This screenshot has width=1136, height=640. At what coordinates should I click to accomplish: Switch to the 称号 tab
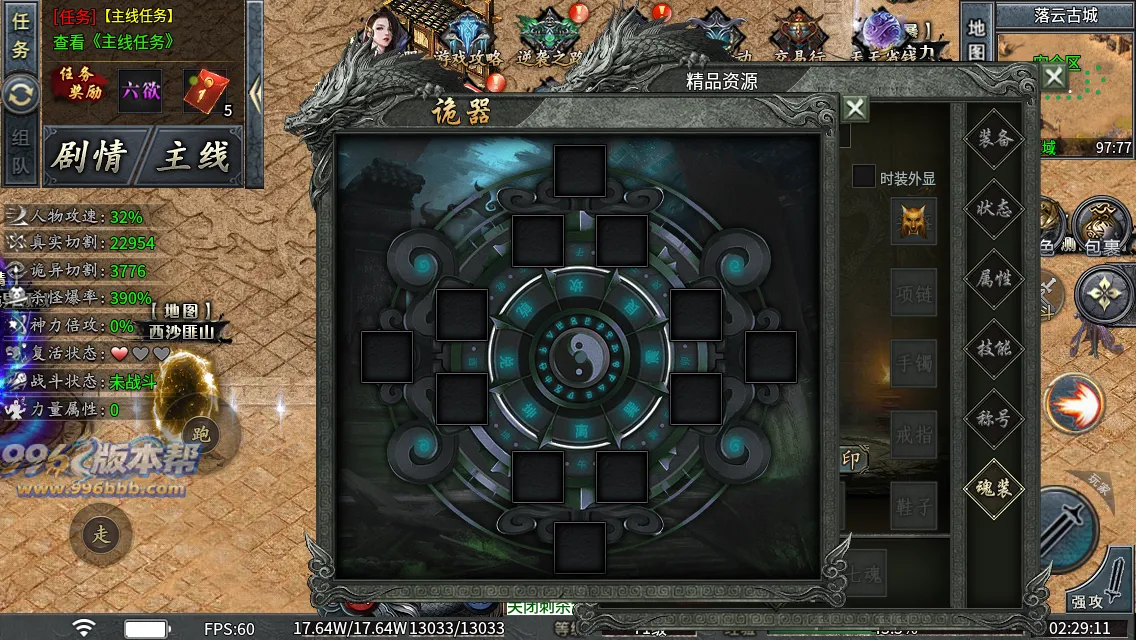(x=994, y=418)
